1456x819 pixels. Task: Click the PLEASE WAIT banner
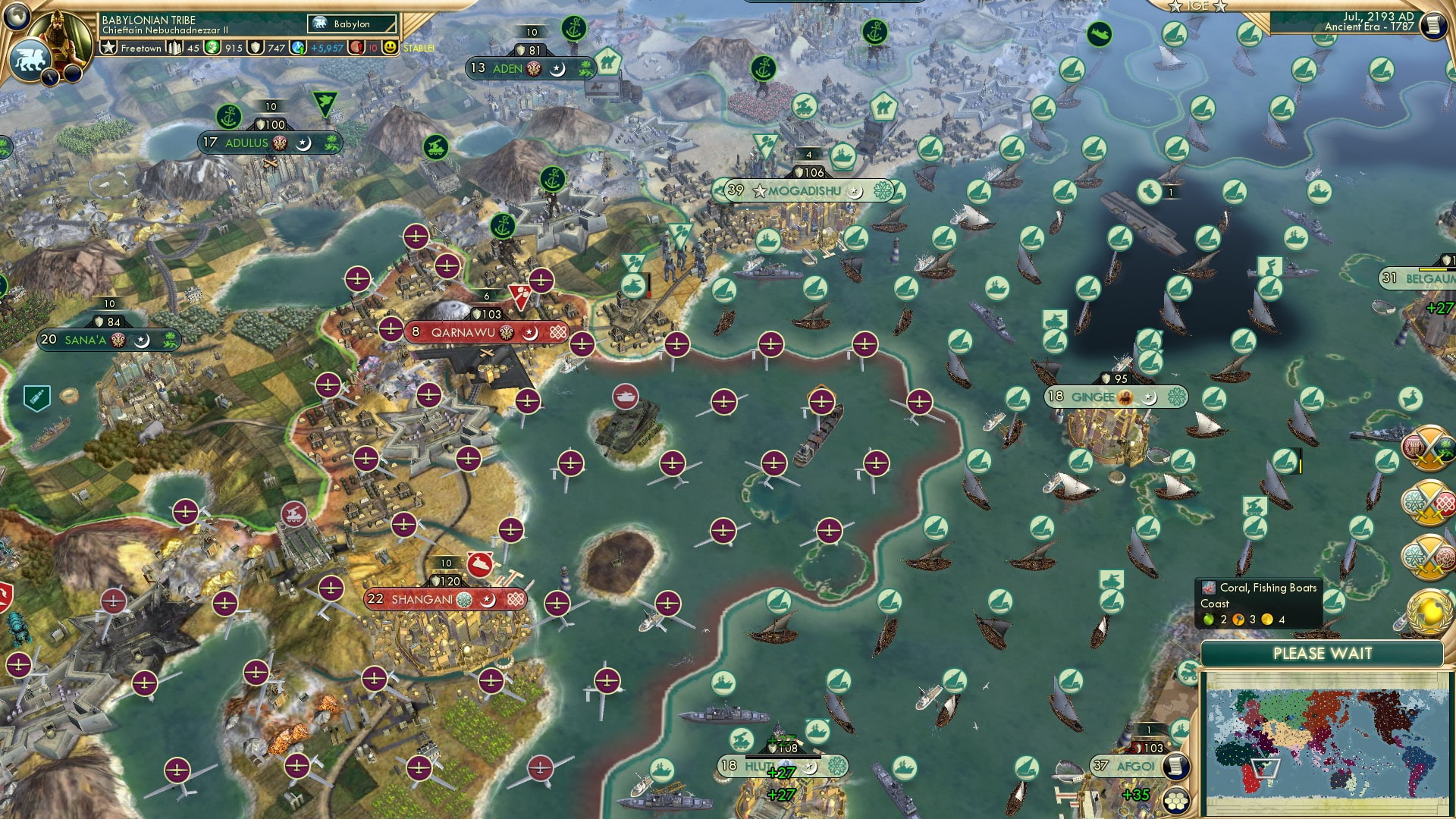1324,651
